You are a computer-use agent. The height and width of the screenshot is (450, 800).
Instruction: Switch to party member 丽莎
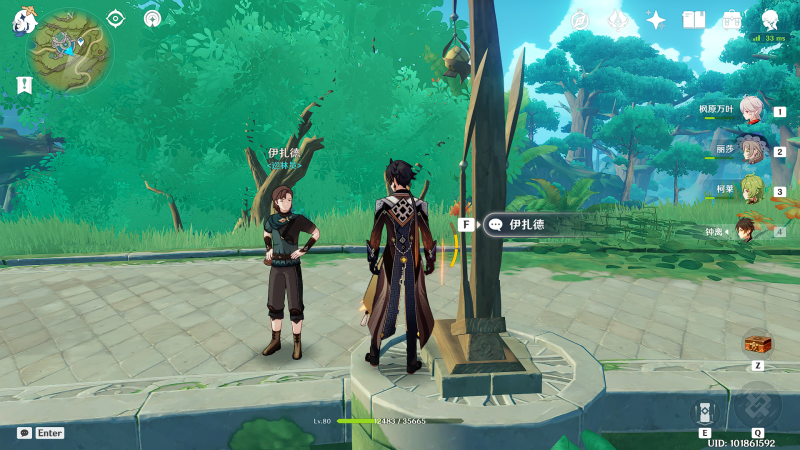(x=752, y=151)
